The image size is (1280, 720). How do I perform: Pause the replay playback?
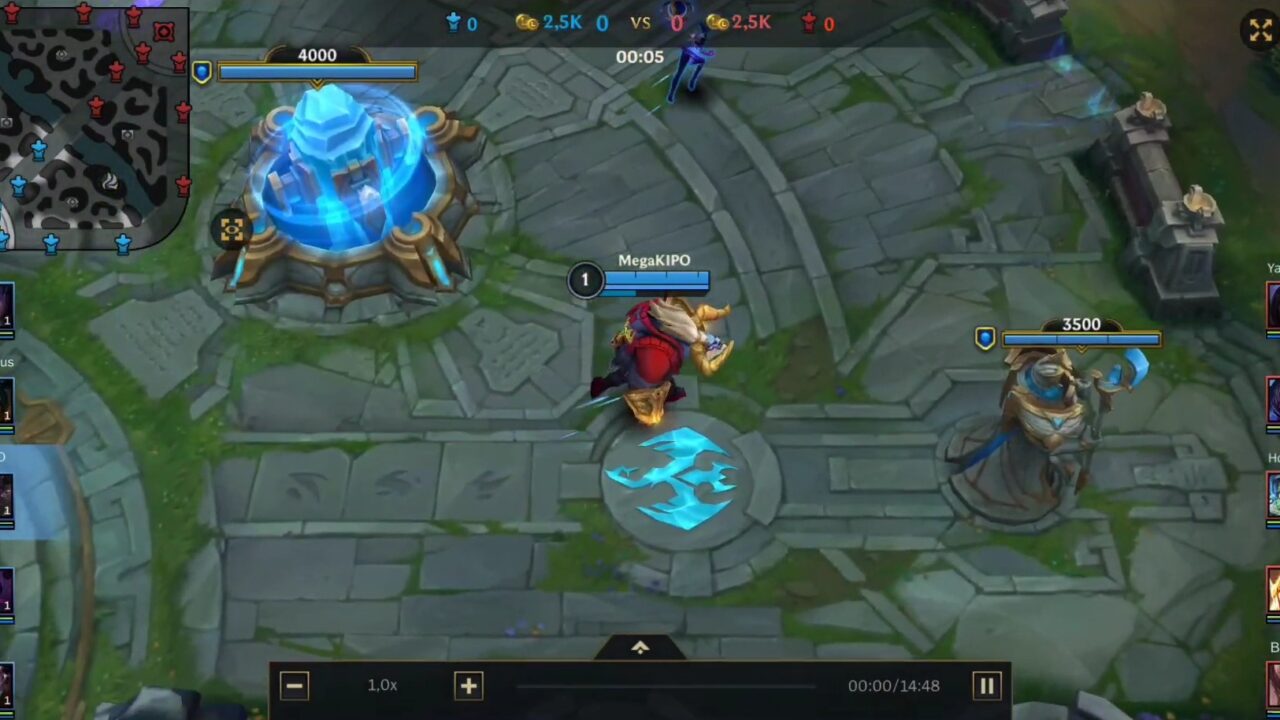click(x=986, y=686)
